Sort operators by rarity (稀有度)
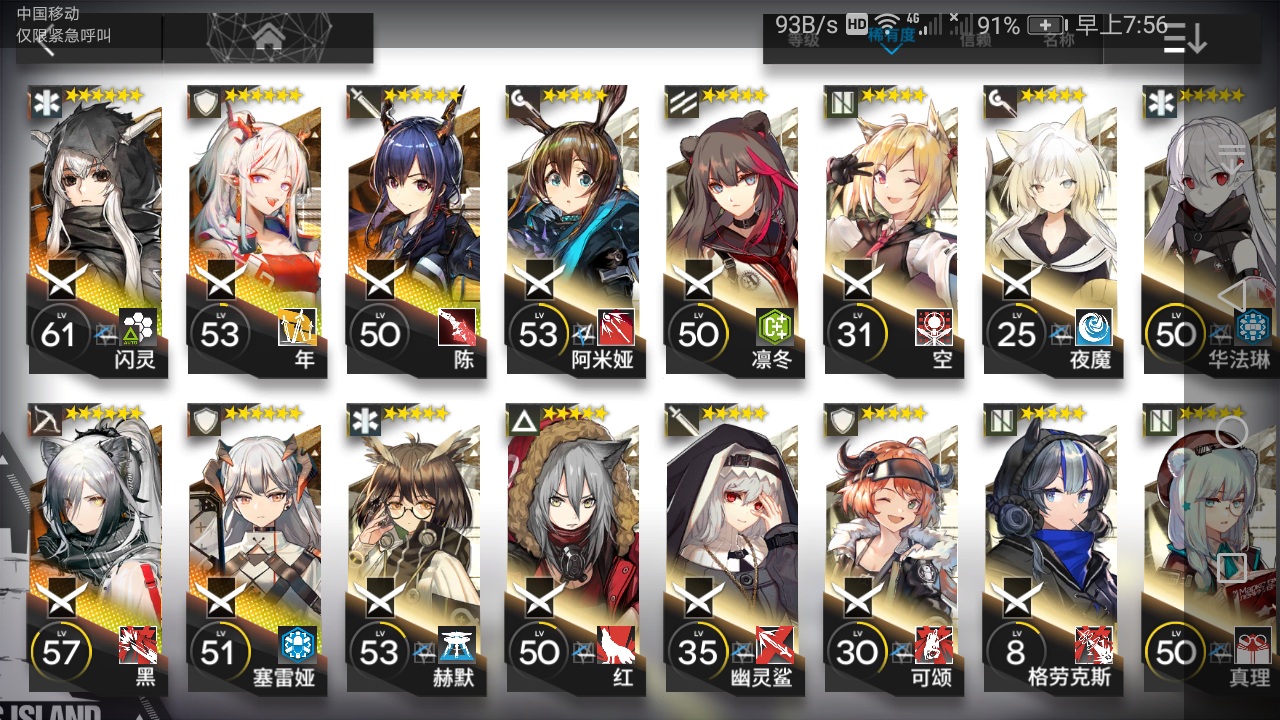Image resolution: width=1280 pixels, height=720 pixels. 890,38
